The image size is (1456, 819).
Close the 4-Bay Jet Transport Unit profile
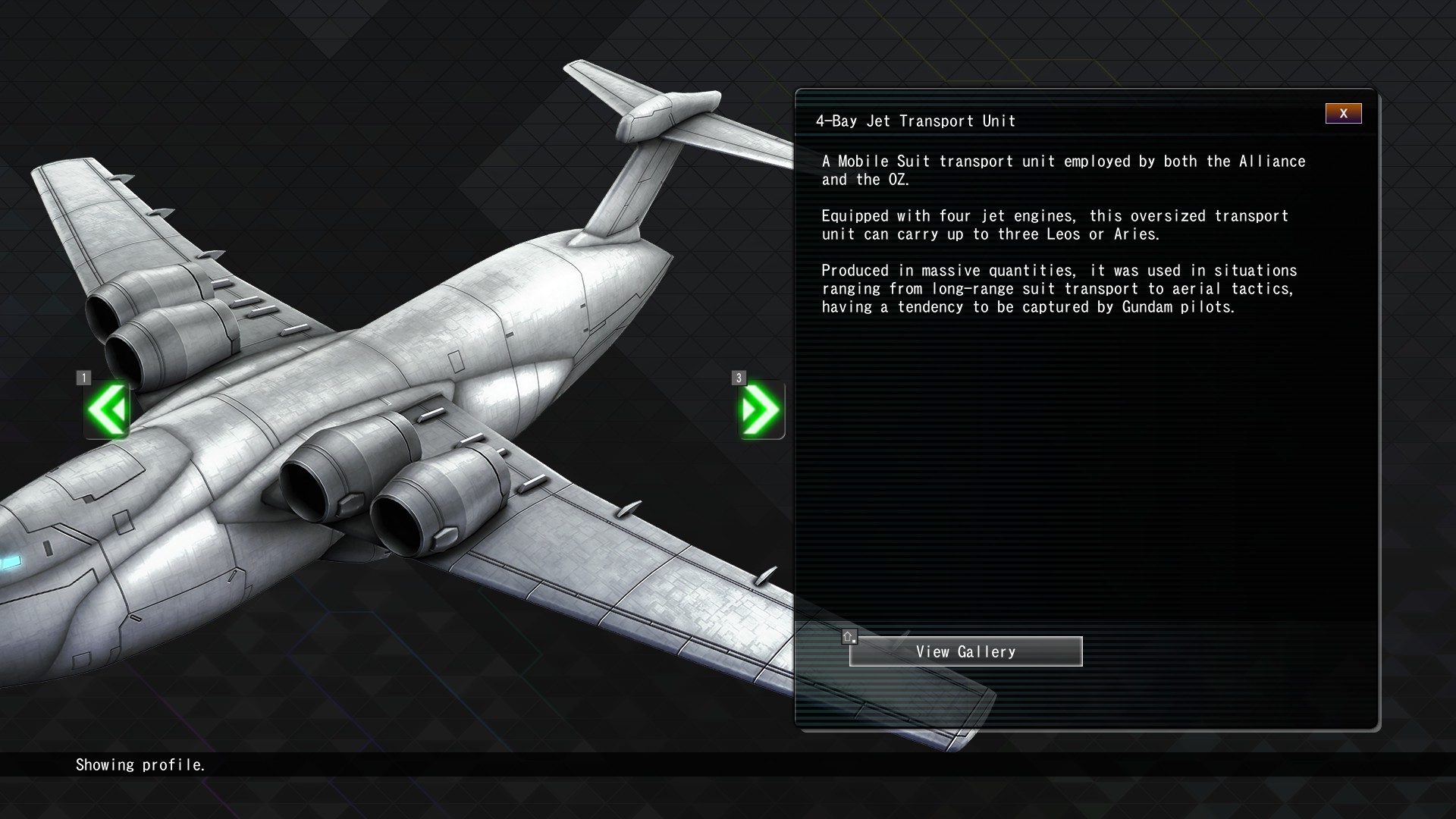pyautogui.click(x=1343, y=114)
